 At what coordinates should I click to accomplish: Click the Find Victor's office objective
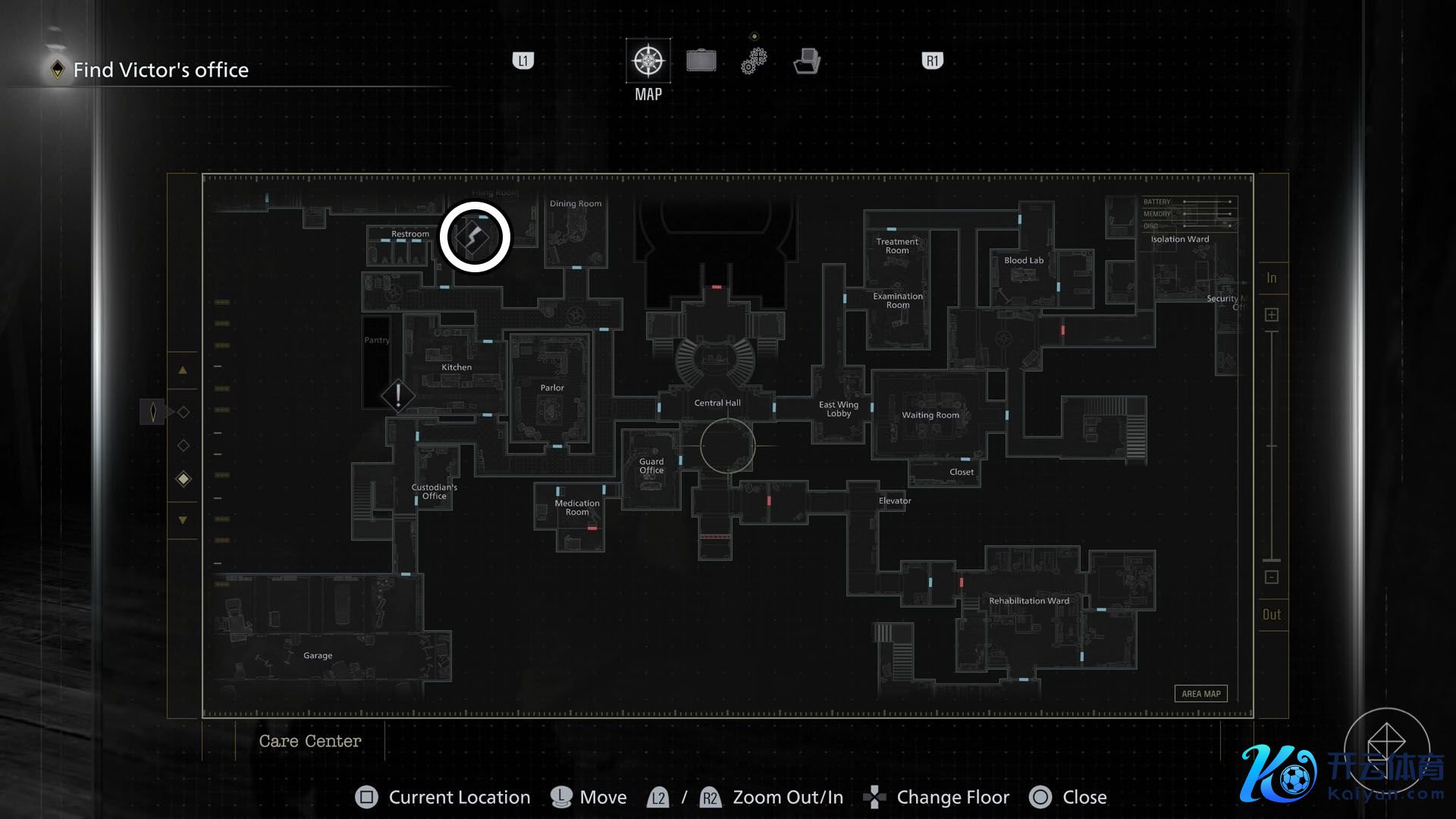pyautogui.click(x=160, y=70)
